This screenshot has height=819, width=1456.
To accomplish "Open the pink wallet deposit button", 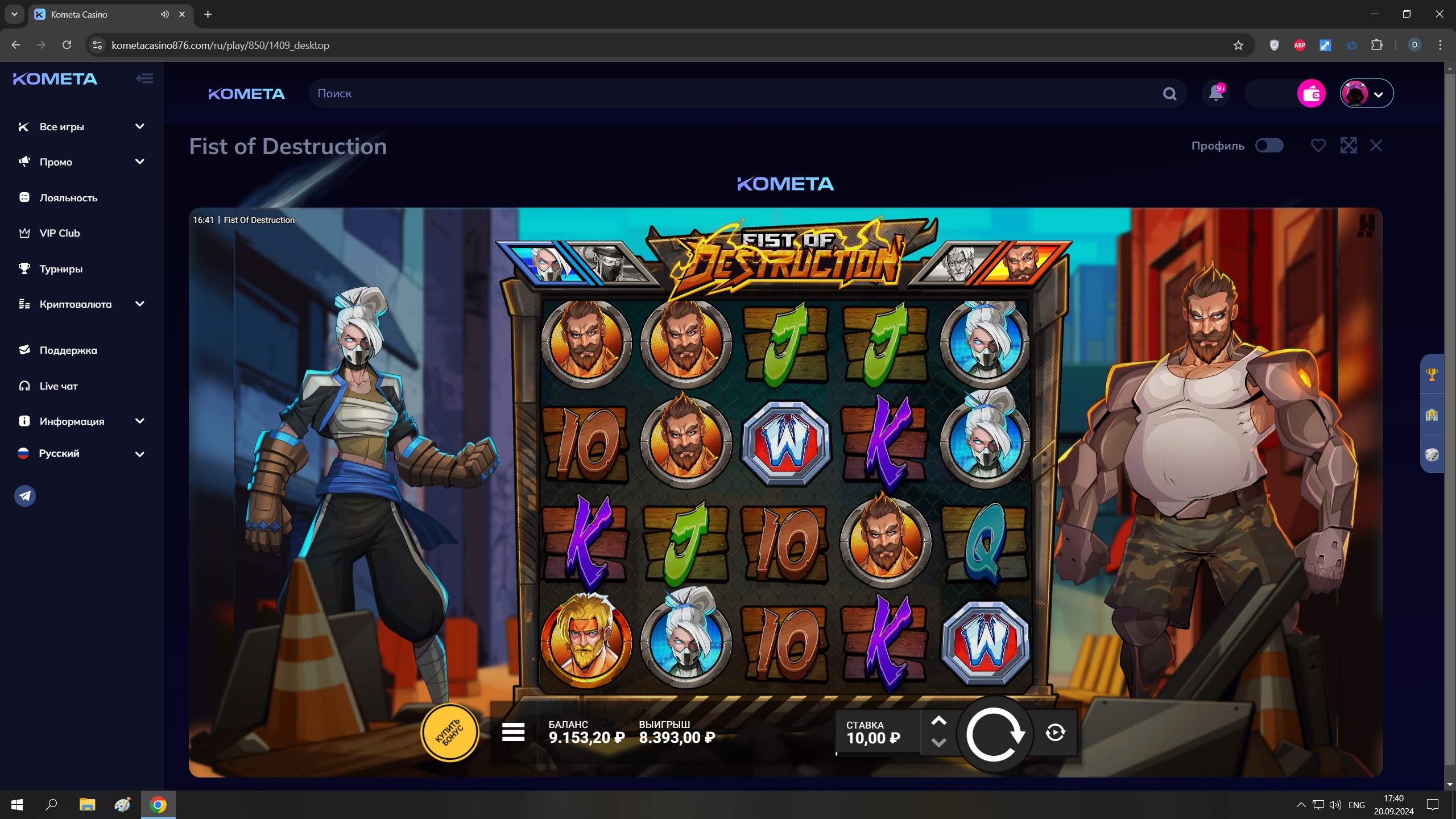I will [x=1311, y=93].
